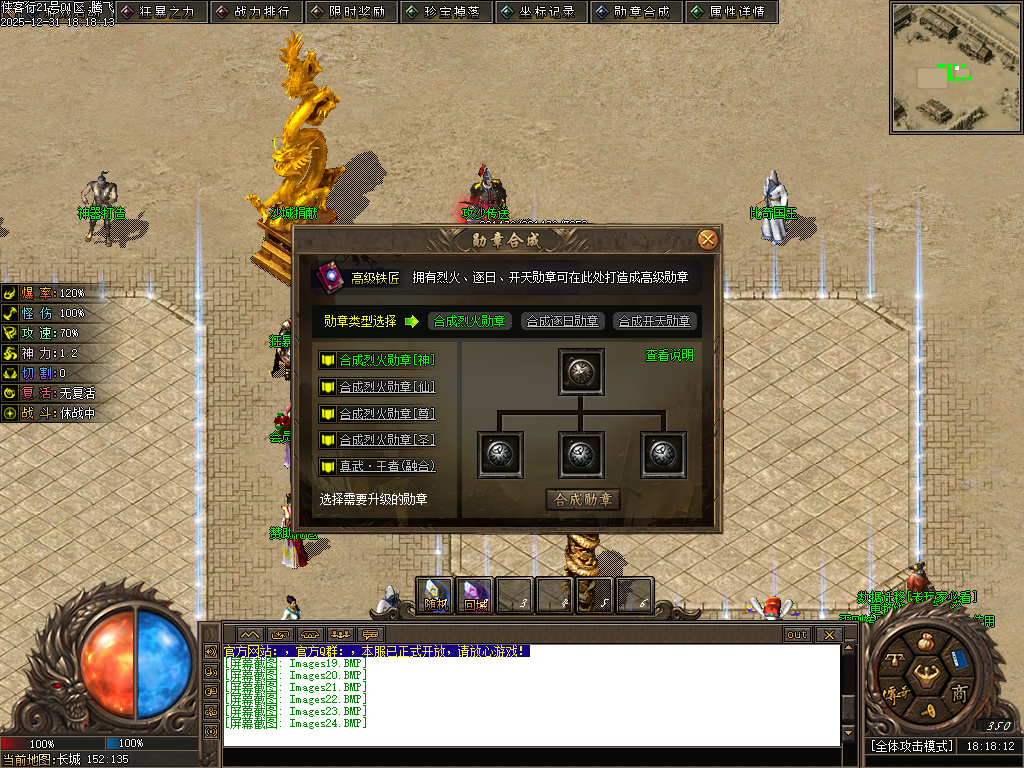Show the 限时奖励 rewards menu
The height and width of the screenshot is (768, 1024).
point(351,12)
